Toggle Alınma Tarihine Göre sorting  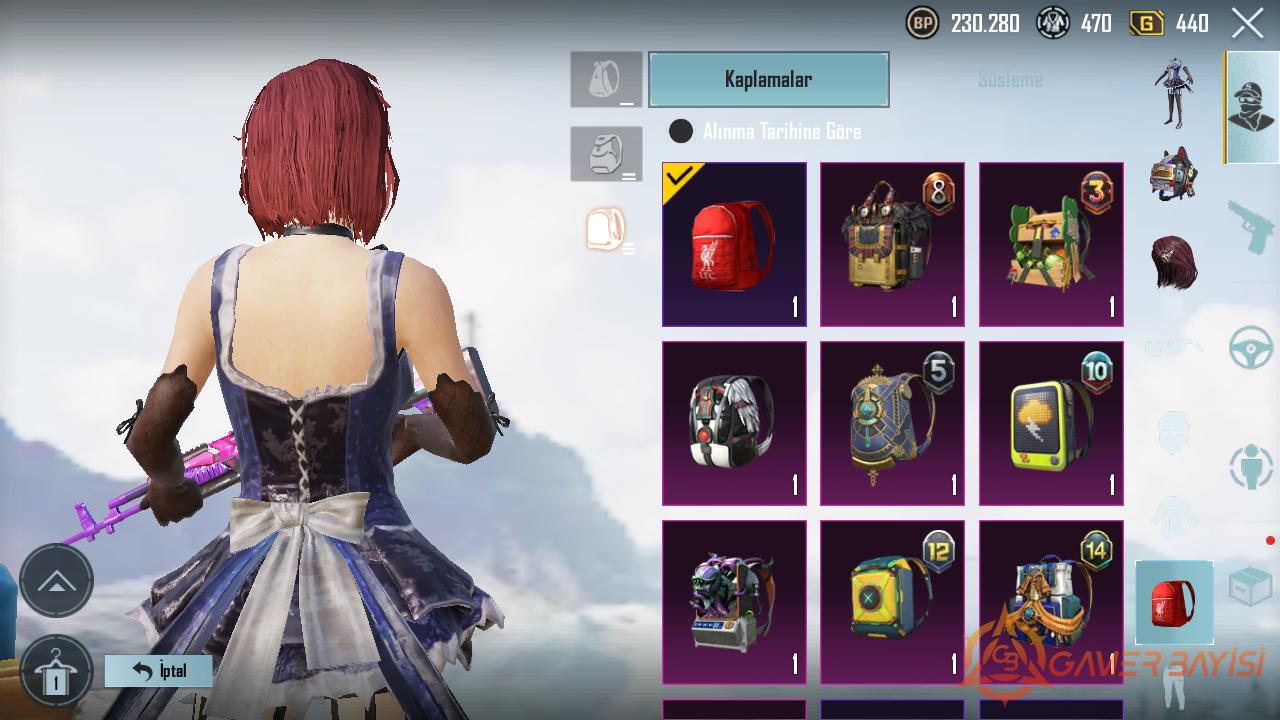(681, 131)
